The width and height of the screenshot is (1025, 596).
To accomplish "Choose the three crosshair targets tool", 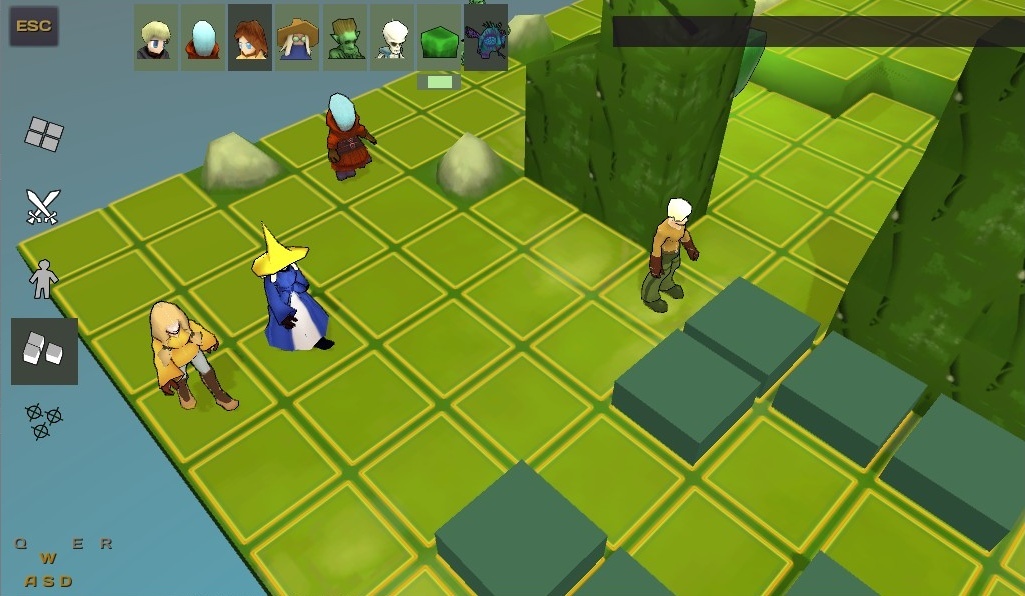I will click(x=43, y=421).
